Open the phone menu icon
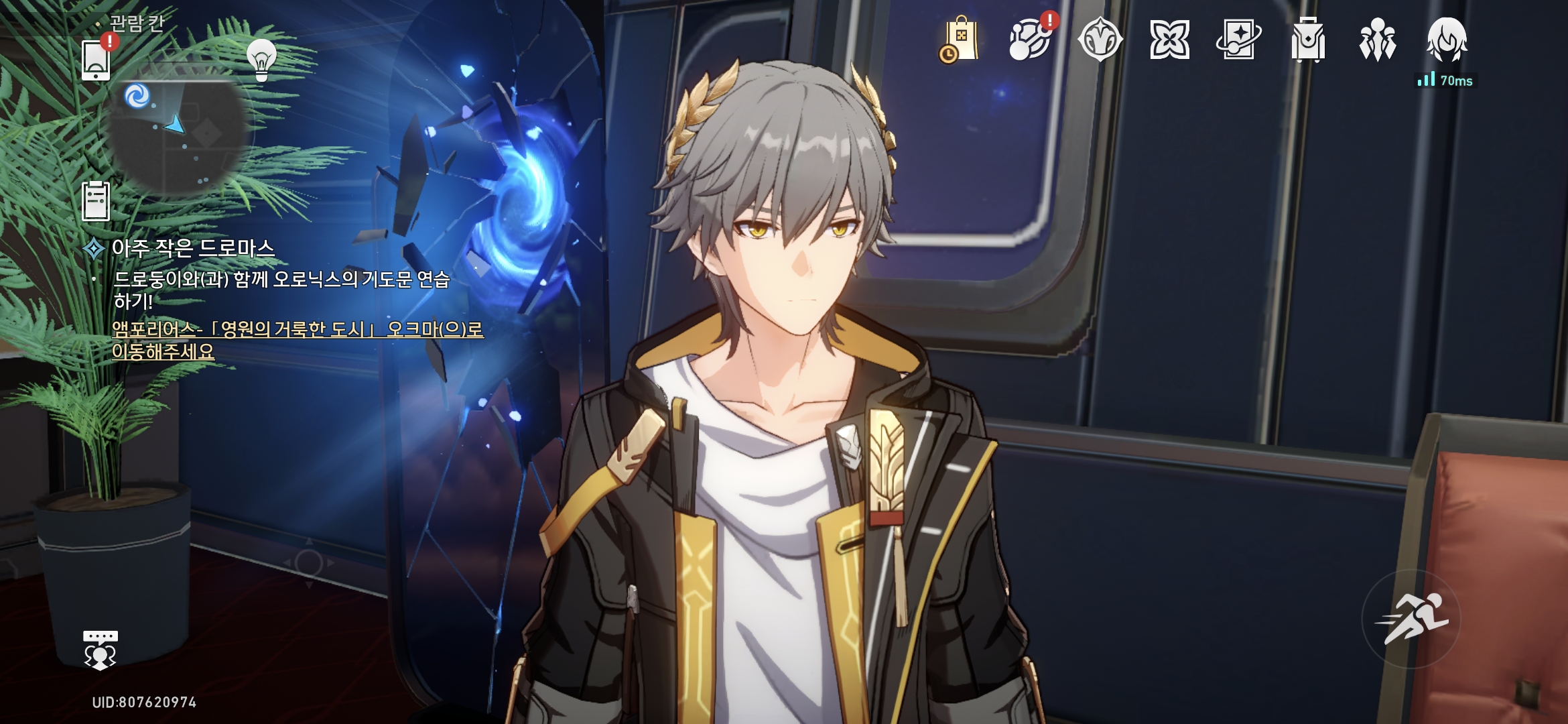This screenshot has width=1568, height=724. click(x=96, y=60)
